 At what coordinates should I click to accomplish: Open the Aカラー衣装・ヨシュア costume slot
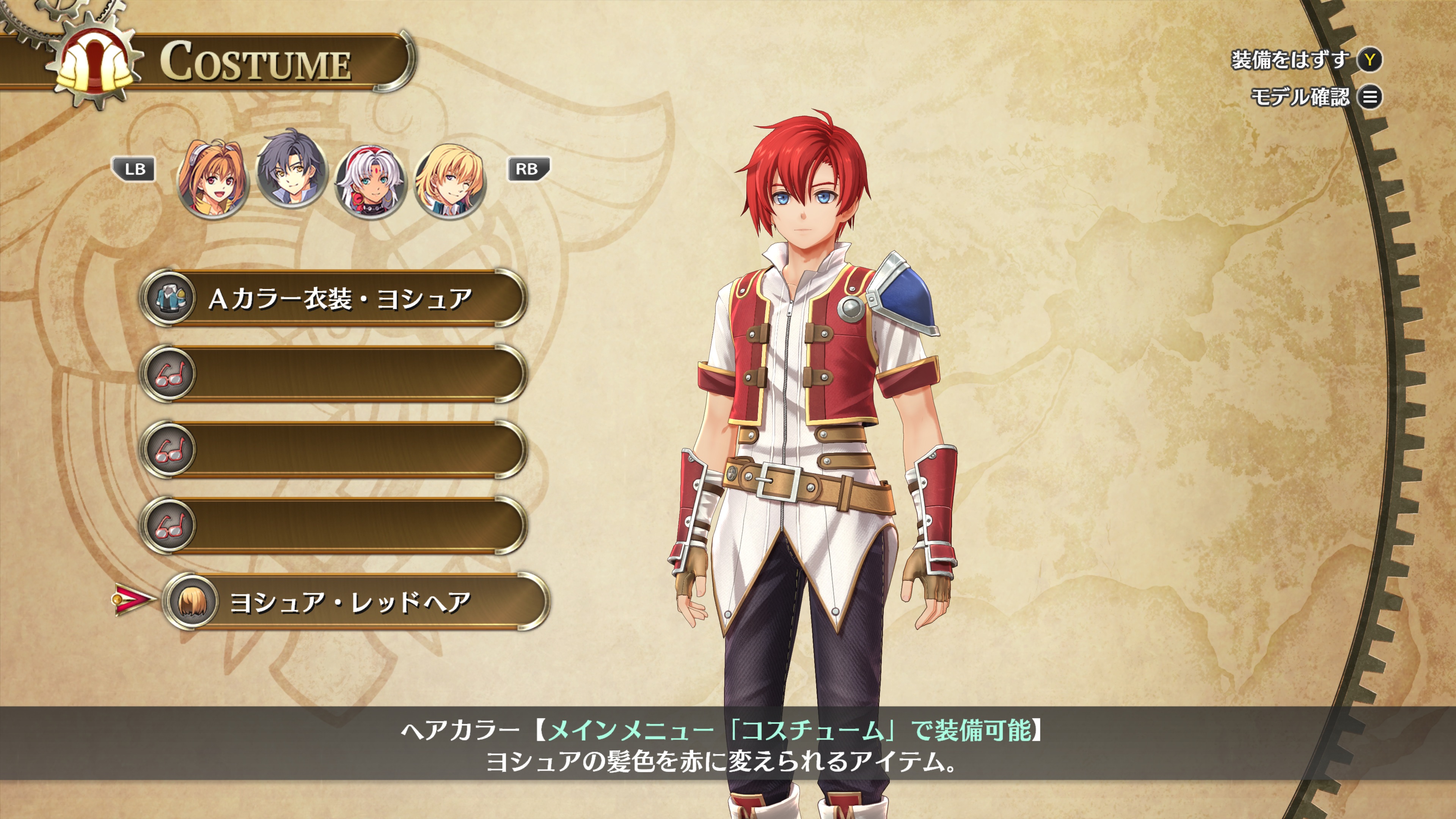333,299
